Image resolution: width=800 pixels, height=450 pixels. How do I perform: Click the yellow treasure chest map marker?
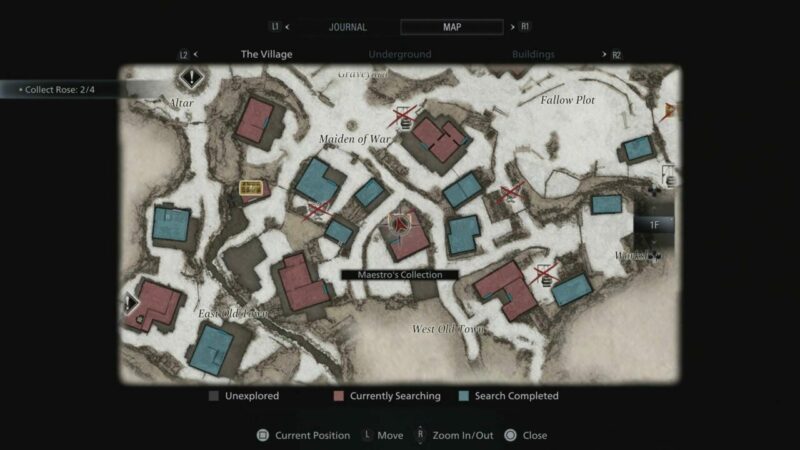click(x=251, y=188)
